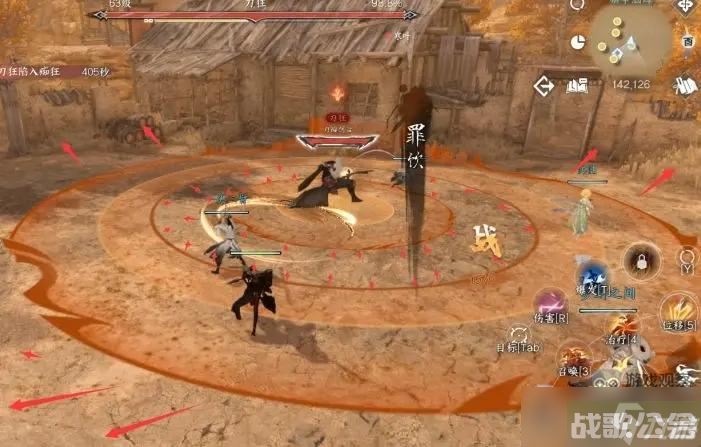Viewport: 701px width, 447px height.
Task: Activate the 伤害 damage skill
Action: pos(549,303)
